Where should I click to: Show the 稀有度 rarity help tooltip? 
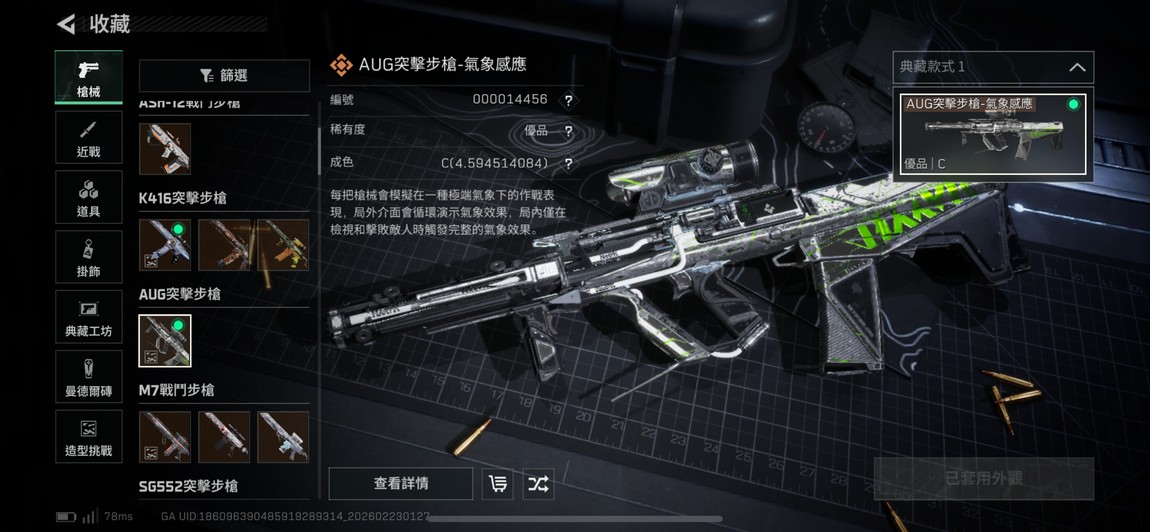[x=568, y=131]
